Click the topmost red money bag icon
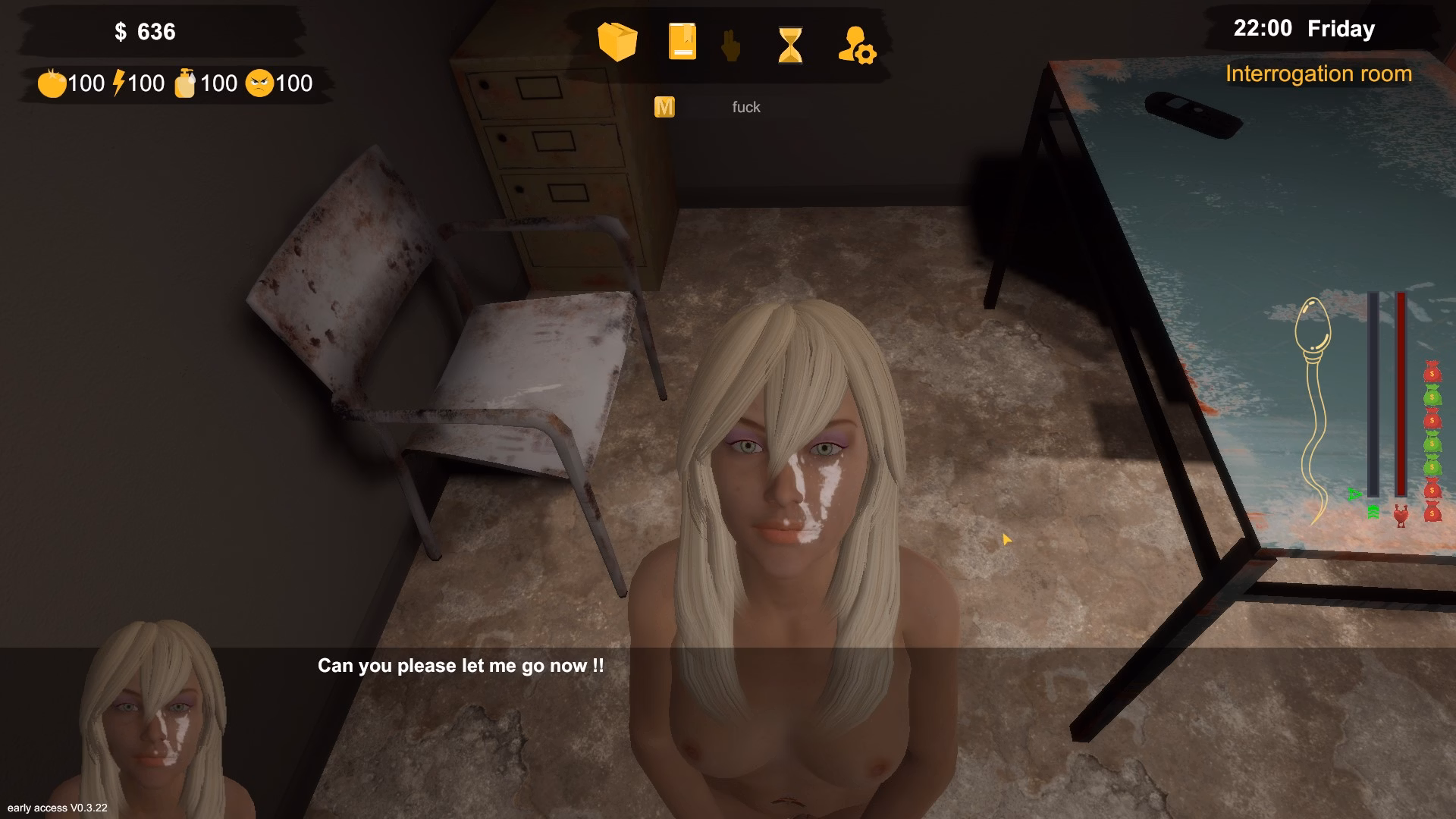Screen dimensions: 1456x819 (x=1432, y=373)
